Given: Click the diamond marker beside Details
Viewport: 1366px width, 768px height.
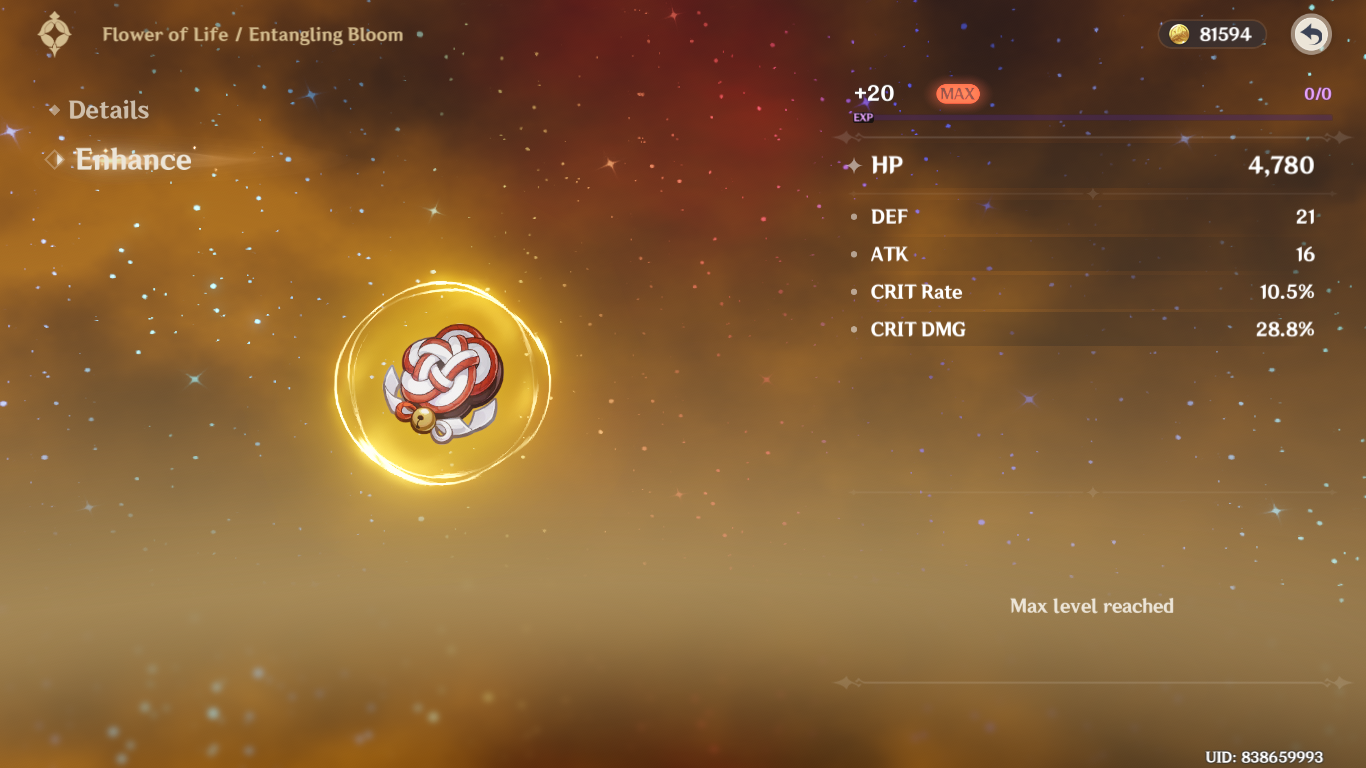Looking at the screenshot, I should pyautogui.click(x=56, y=110).
